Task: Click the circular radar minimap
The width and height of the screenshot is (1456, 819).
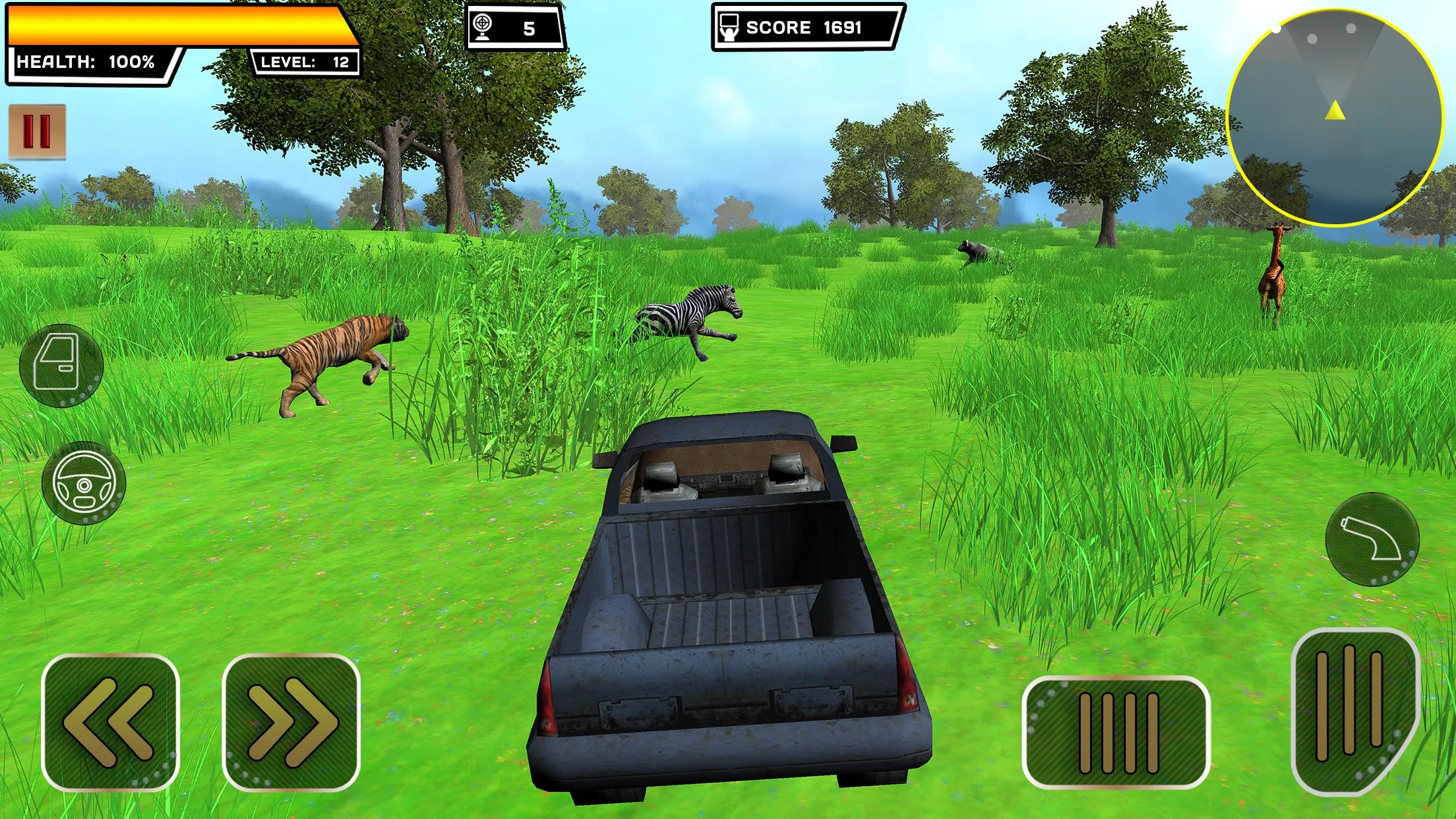Action: 1333,117
